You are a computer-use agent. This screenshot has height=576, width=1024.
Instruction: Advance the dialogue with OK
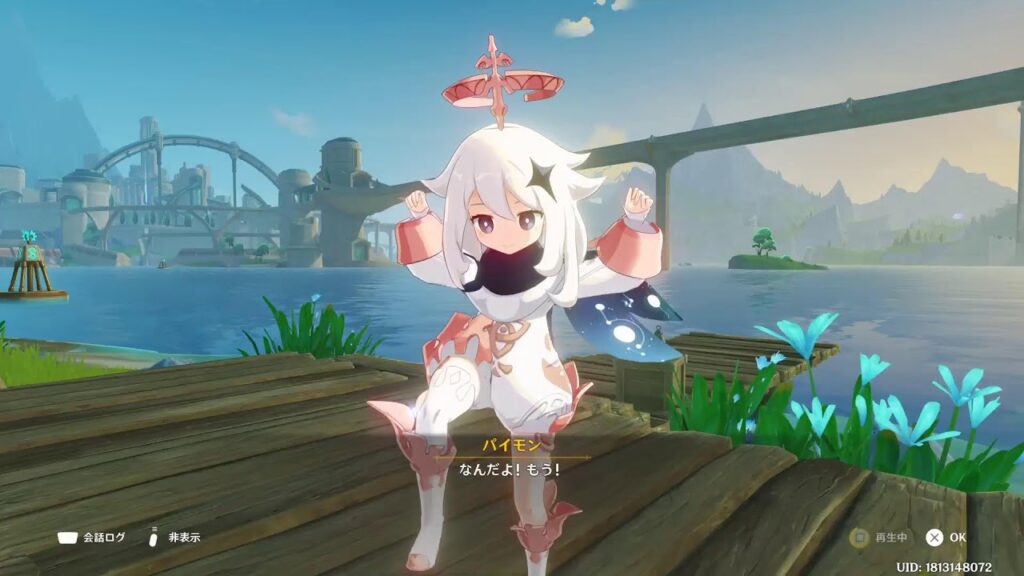[945, 537]
